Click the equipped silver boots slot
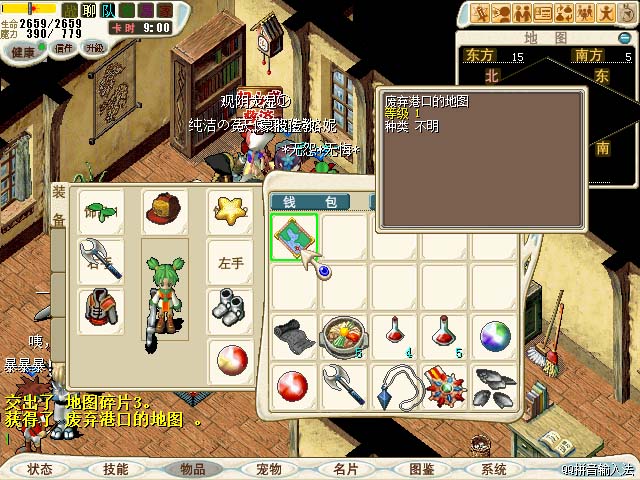640x480 pixels. coord(230,308)
